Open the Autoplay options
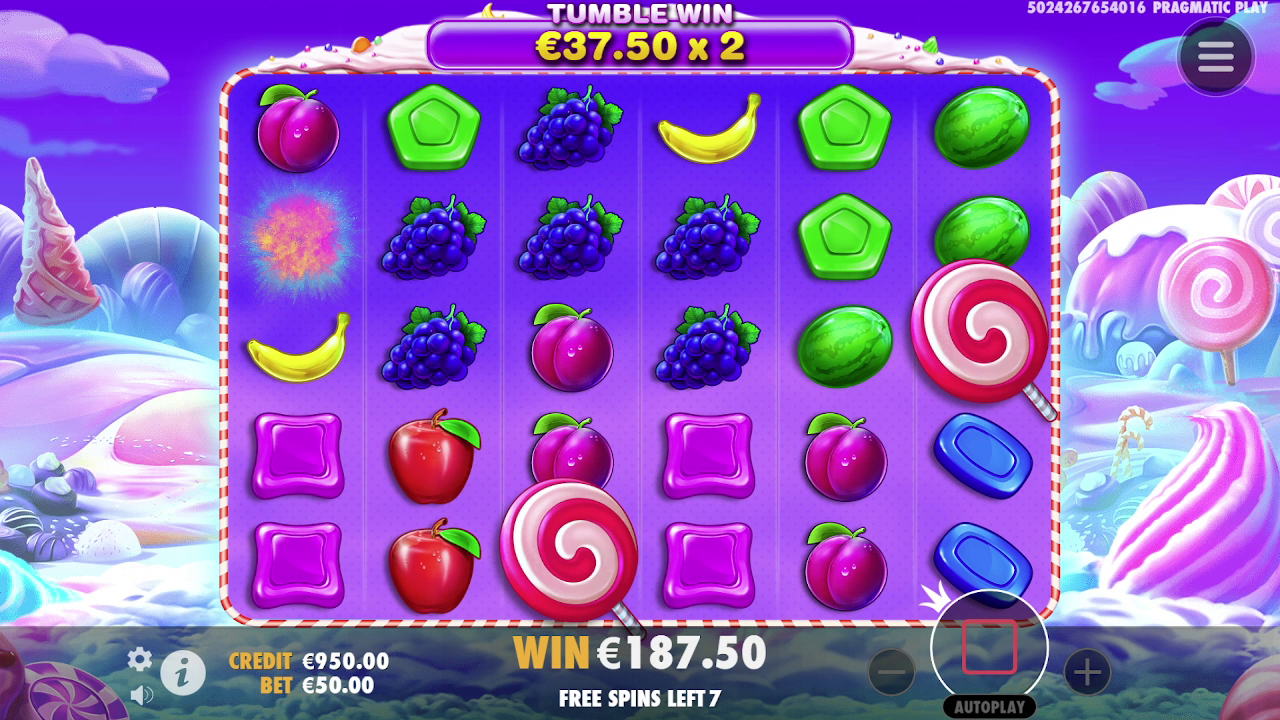Screen dimensions: 1280x720 (x=989, y=707)
